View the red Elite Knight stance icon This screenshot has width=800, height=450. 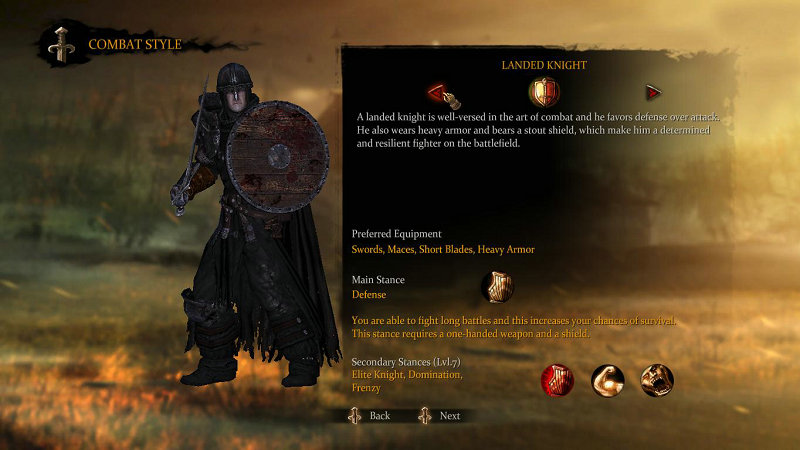(557, 380)
